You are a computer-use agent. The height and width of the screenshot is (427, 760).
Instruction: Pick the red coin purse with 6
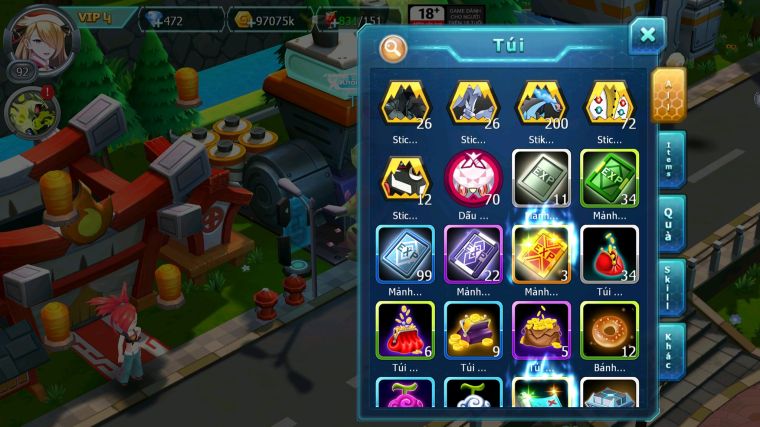tap(405, 329)
